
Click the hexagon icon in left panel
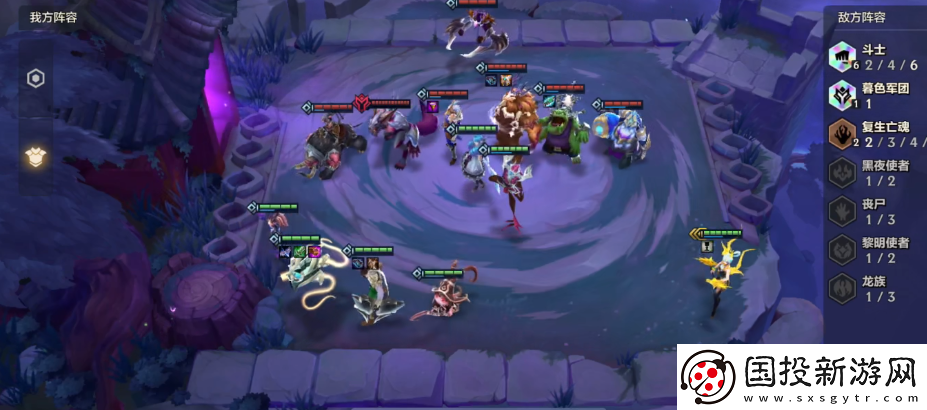34,79
